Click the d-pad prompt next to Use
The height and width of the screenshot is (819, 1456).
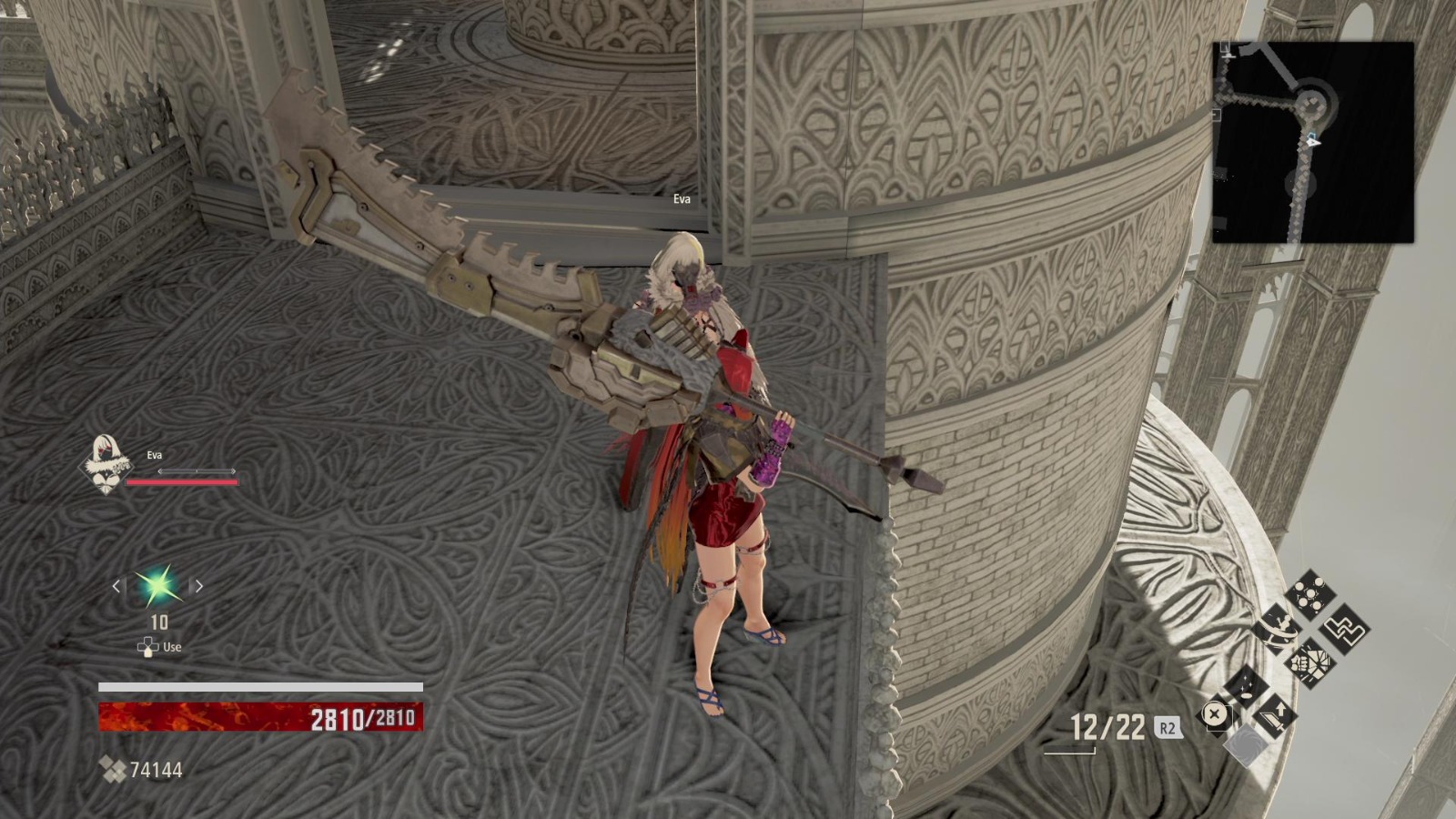147,646
